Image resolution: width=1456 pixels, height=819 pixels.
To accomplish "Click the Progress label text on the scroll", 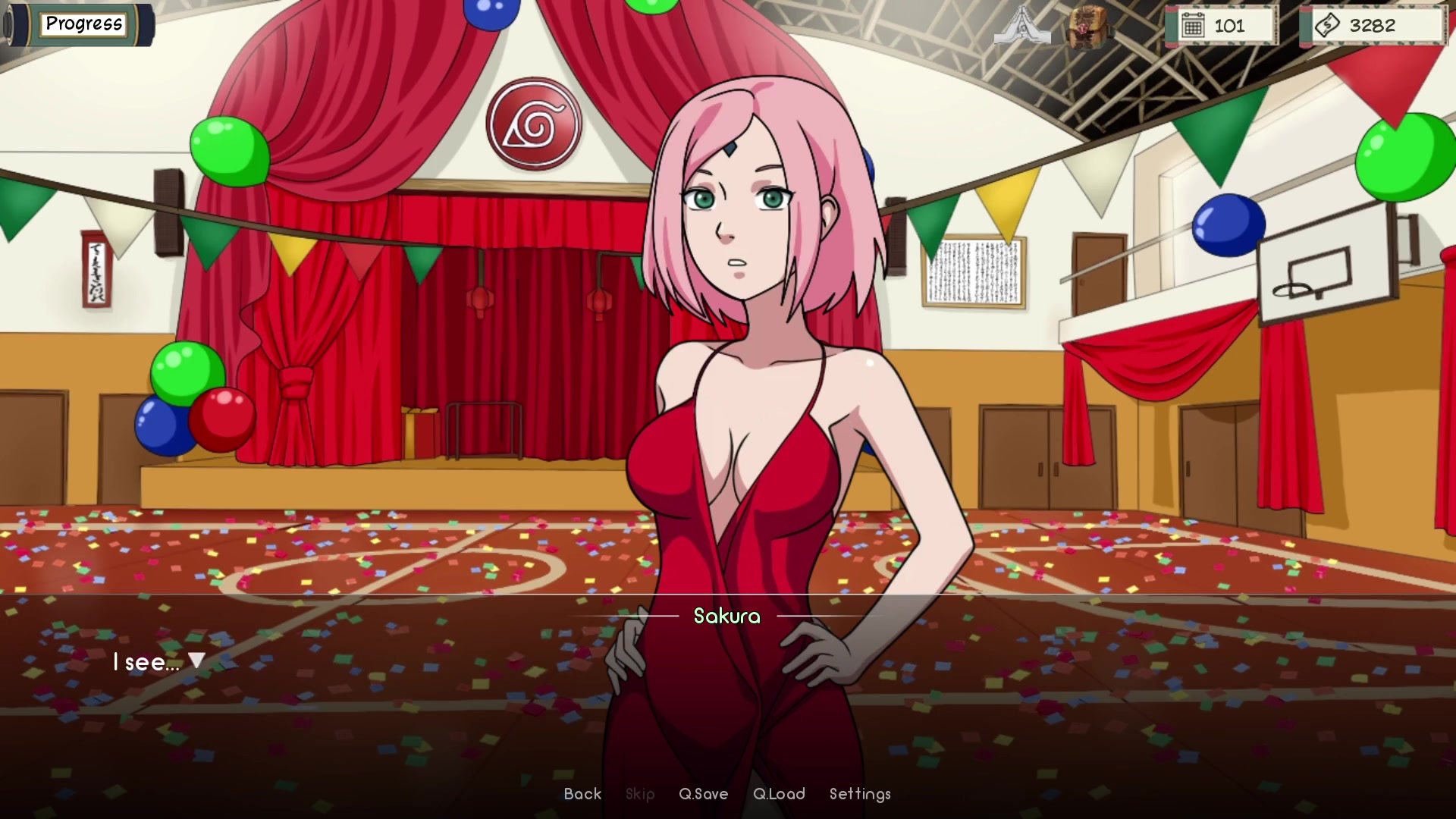I will pos(83,24).
